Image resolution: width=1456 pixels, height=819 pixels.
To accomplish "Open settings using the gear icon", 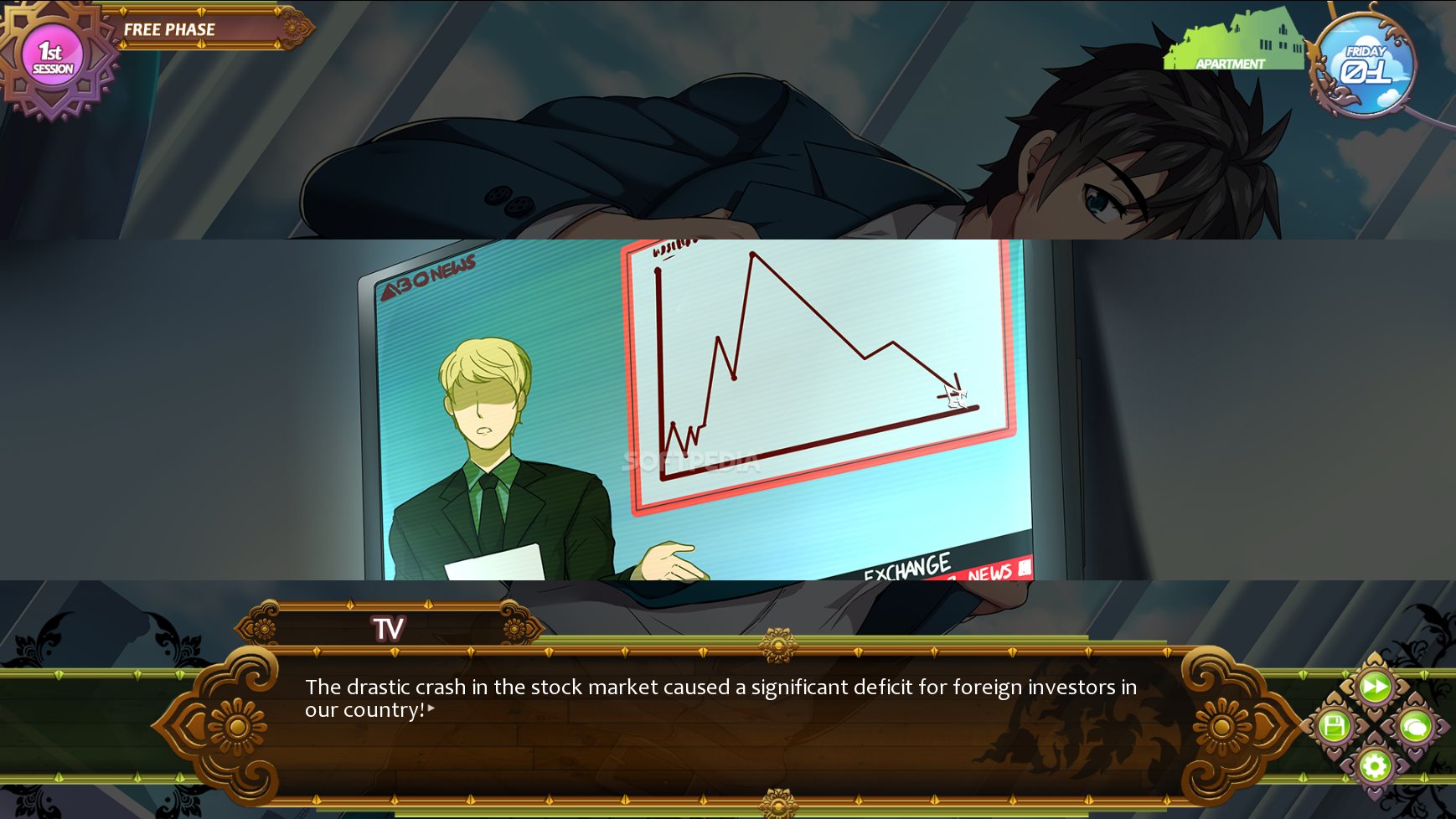I will (x=1374, y=765).
